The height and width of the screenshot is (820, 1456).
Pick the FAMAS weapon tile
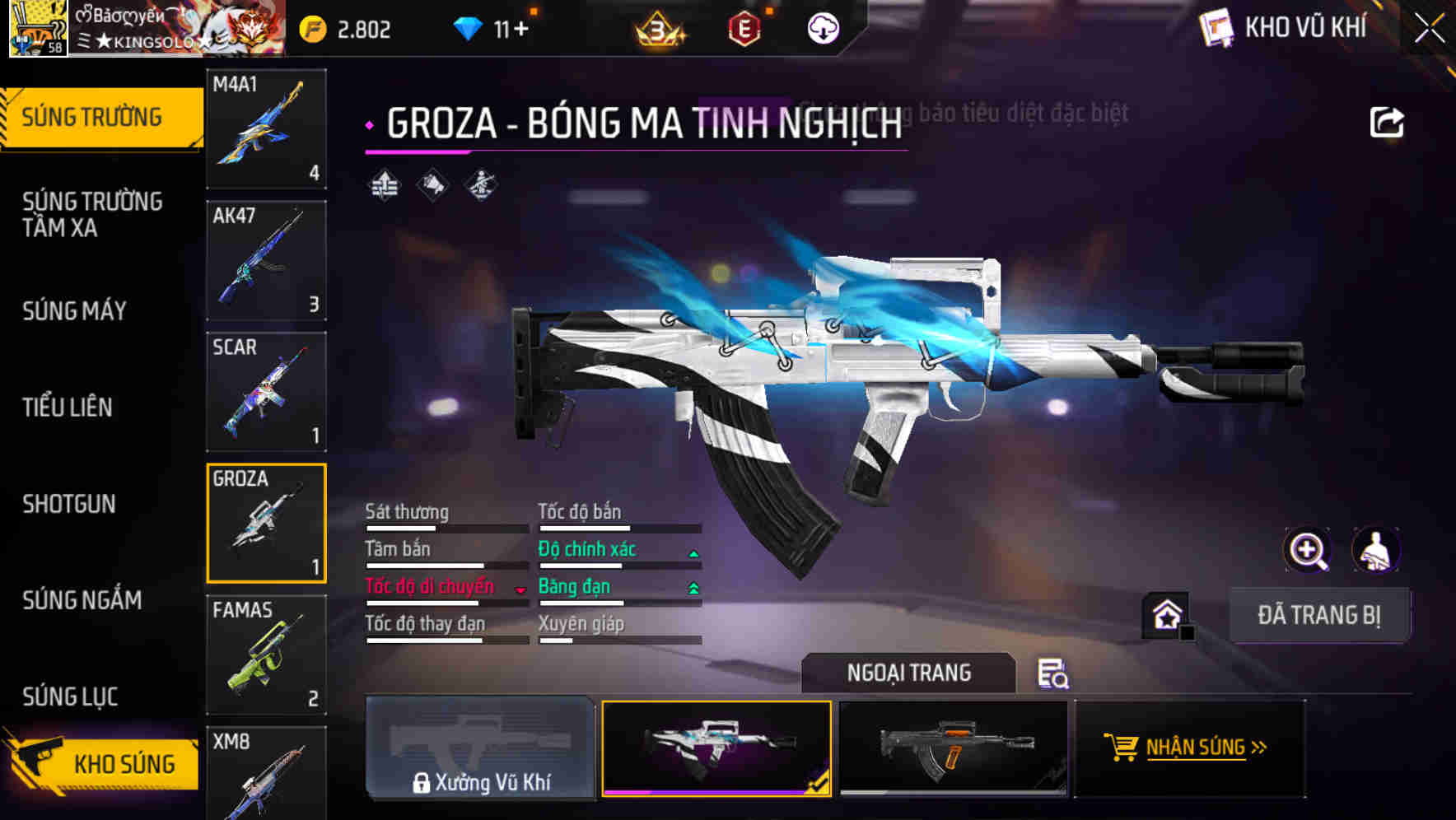(266, 655)
